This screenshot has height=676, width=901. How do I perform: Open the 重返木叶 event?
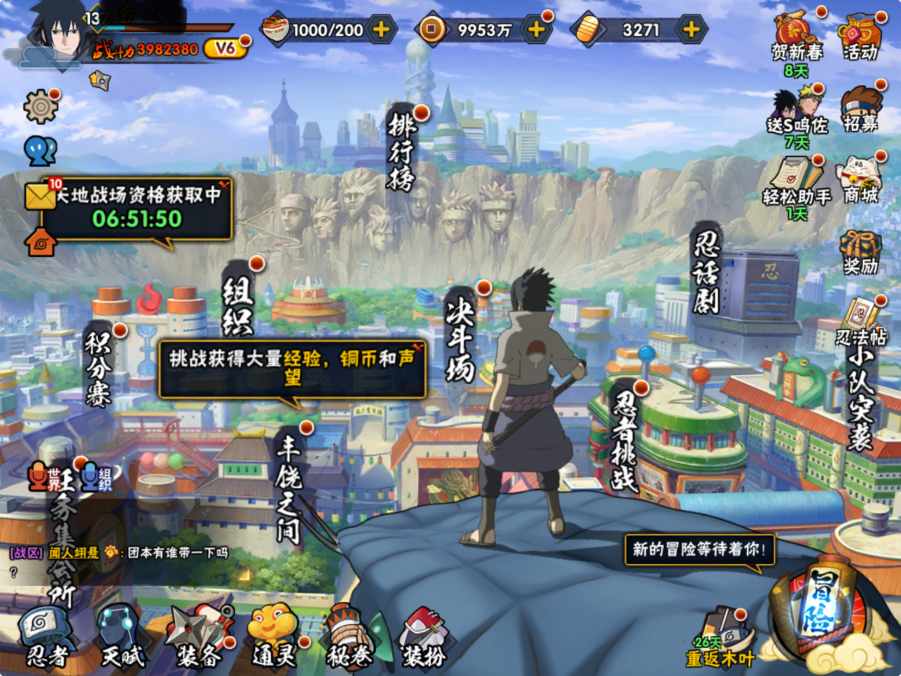722,637
